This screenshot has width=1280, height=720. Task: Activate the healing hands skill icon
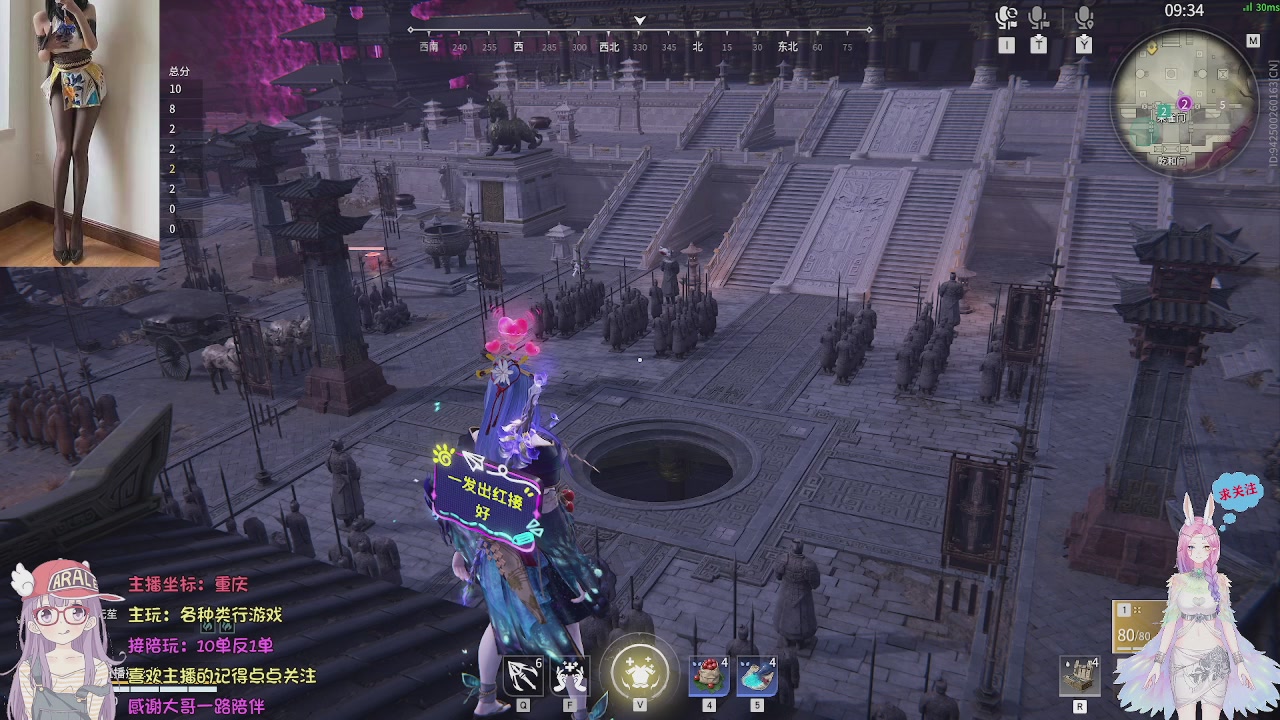[570, 676]
